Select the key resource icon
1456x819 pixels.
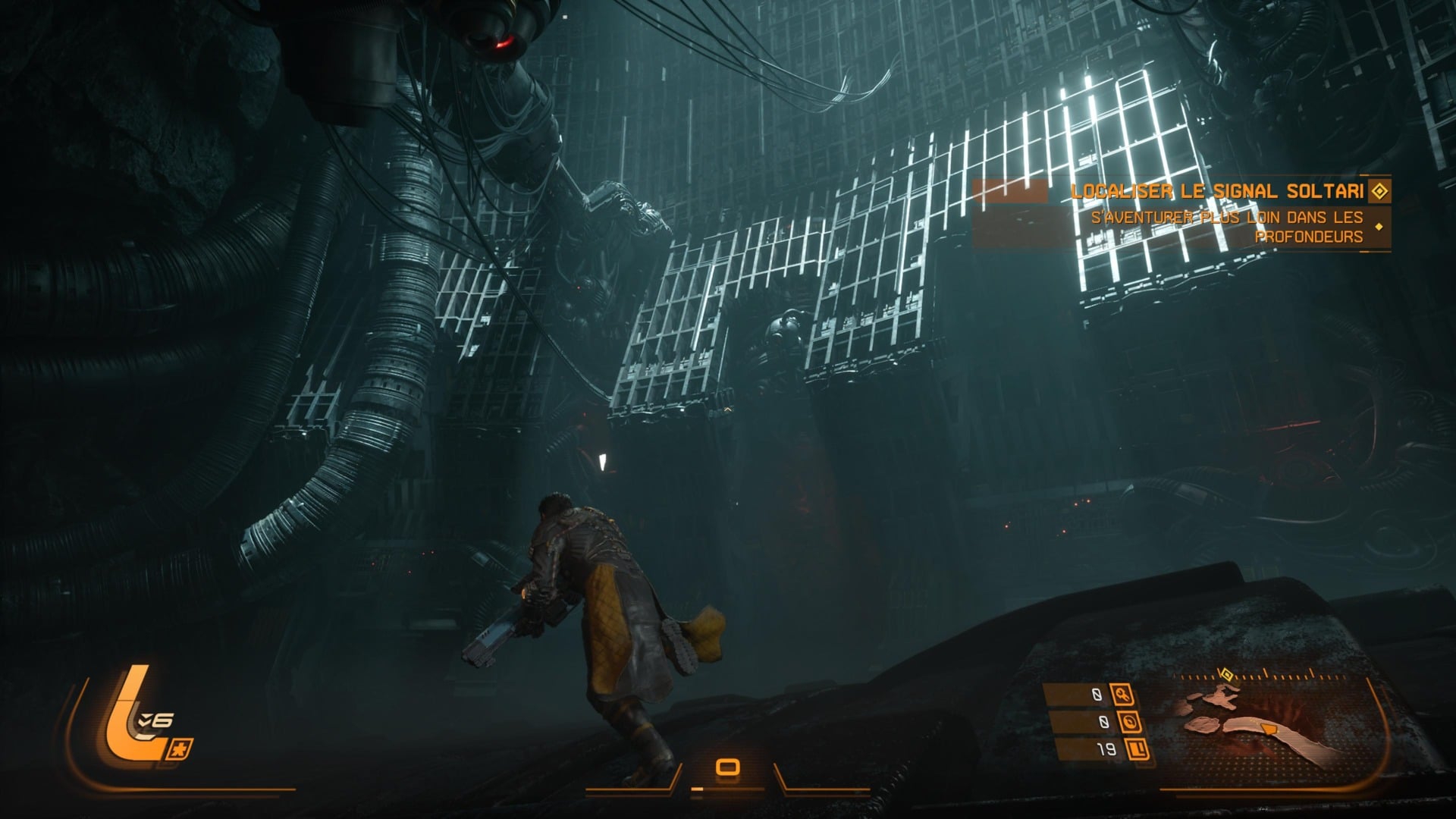pos(1122,693)
